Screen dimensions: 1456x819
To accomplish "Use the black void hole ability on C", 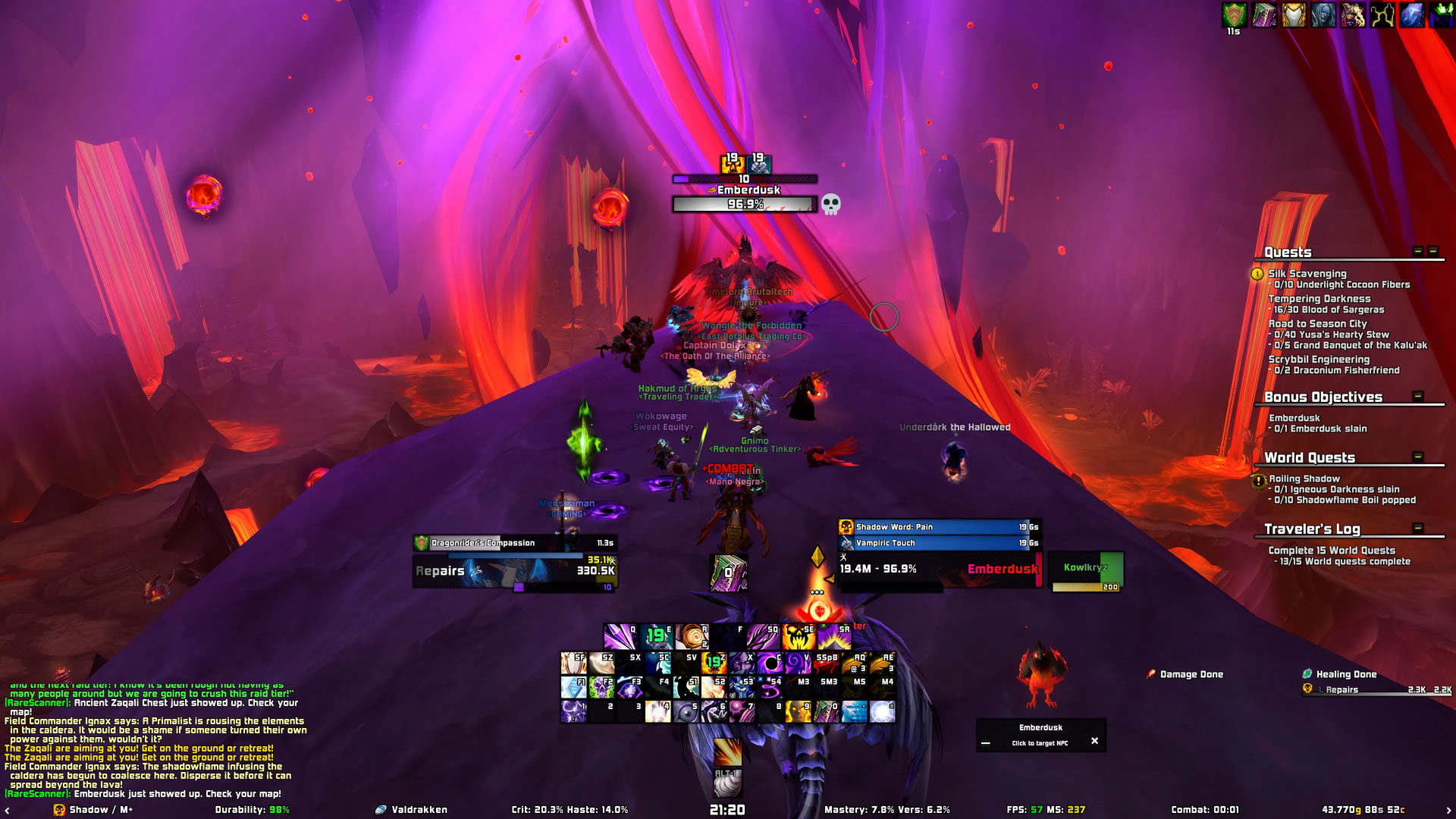I will click(x=769, y=663).
